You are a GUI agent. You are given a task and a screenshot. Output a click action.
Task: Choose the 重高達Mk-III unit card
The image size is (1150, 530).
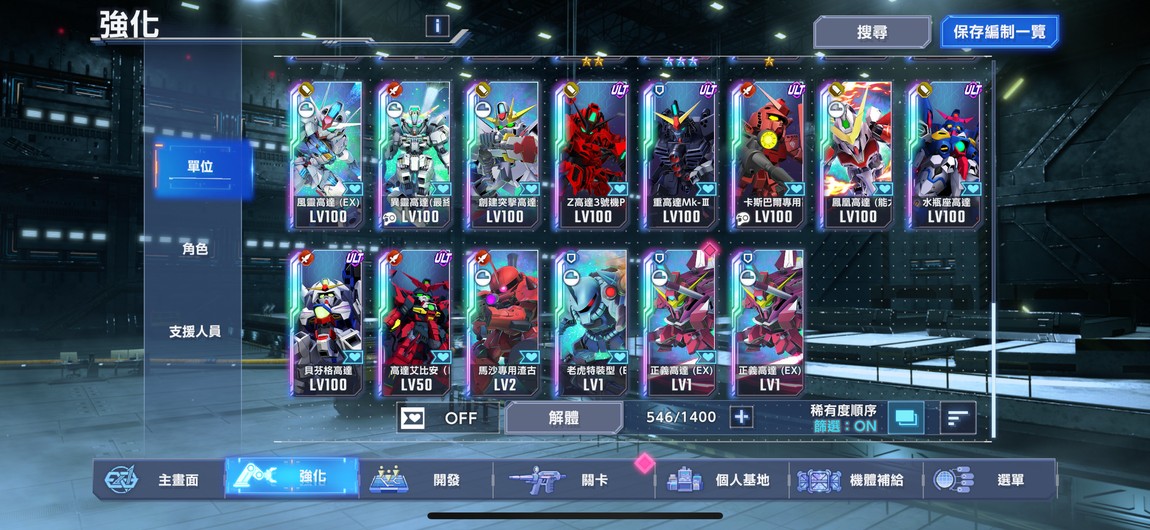tap(681, 155)
